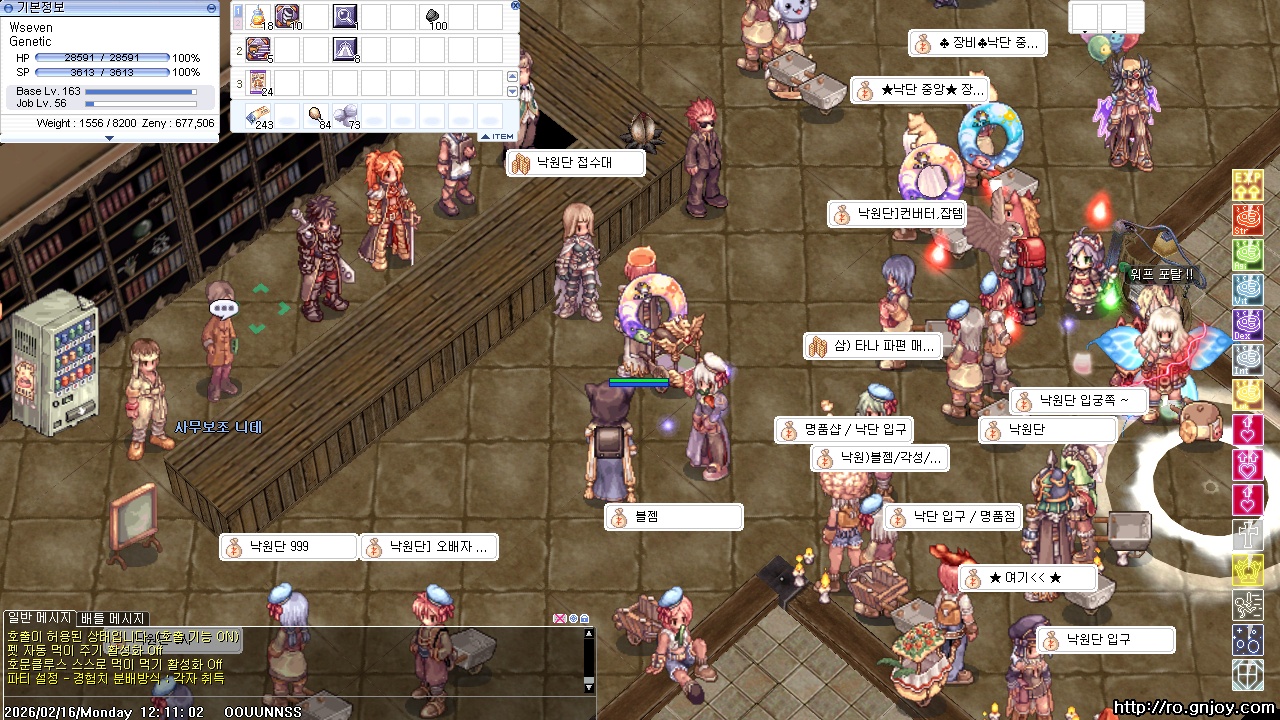Use the potion bottle in hotbar slot

pos(259,16)
